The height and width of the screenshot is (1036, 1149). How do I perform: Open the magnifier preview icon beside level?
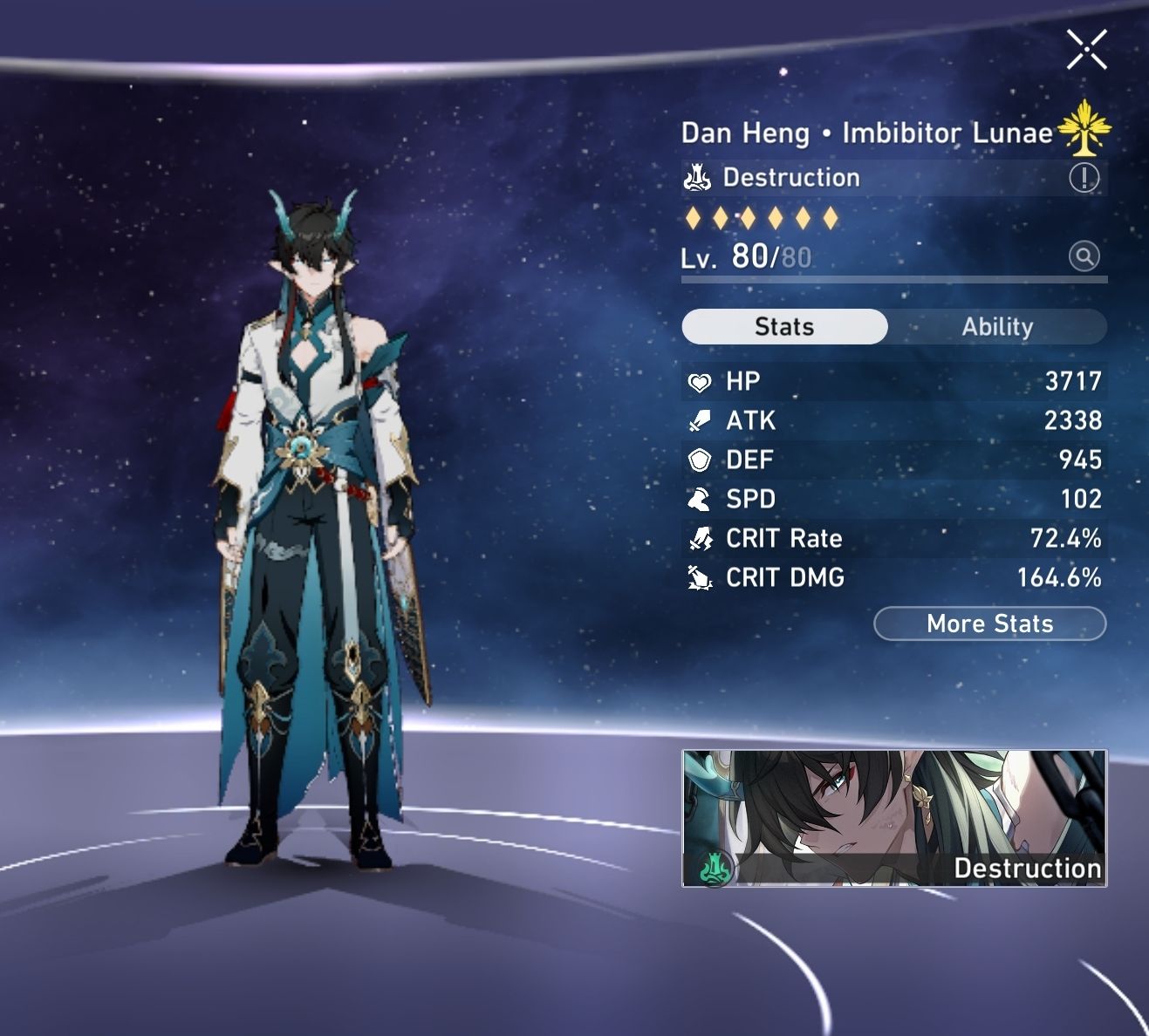click(x=1082, y=257)
